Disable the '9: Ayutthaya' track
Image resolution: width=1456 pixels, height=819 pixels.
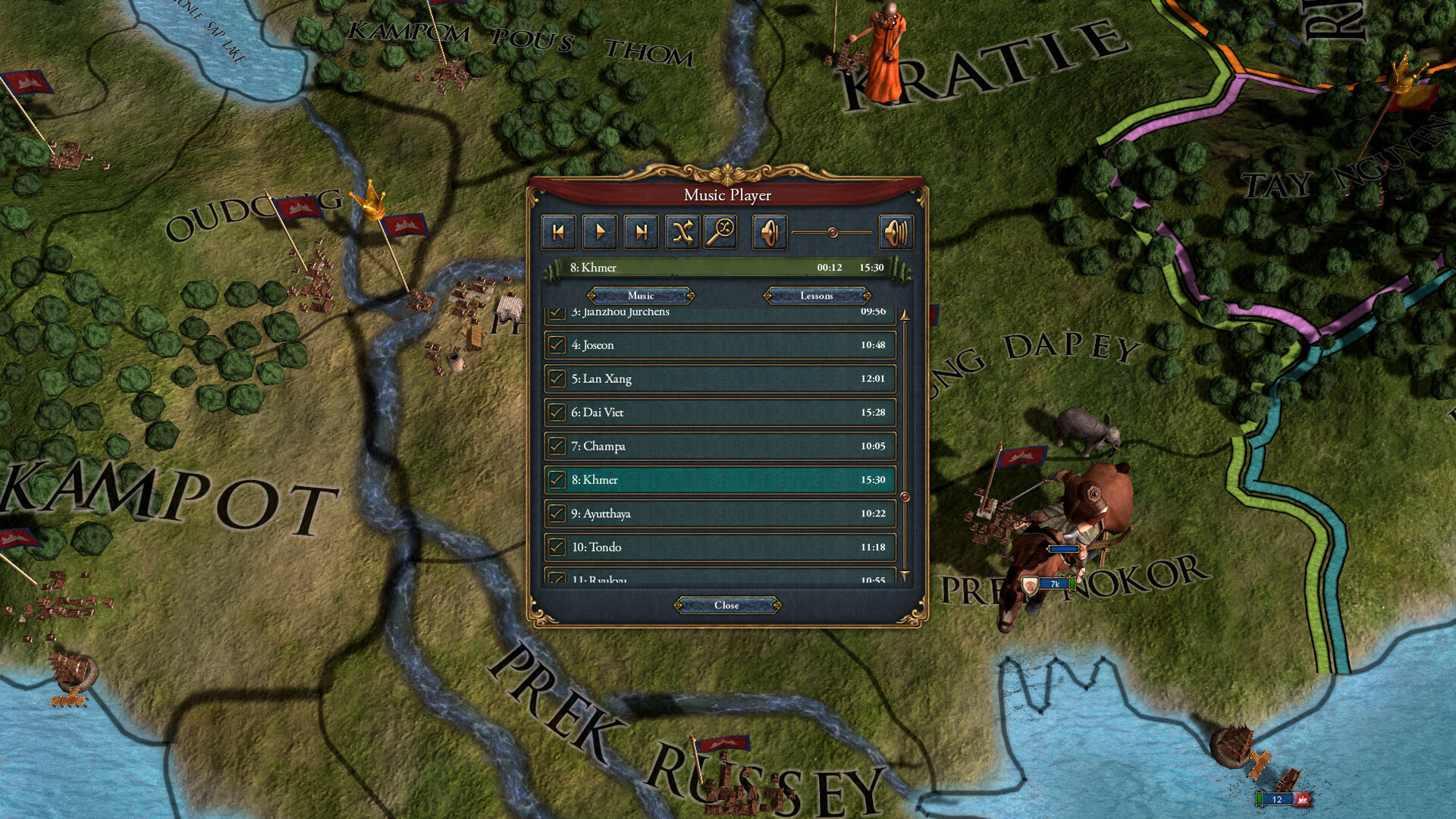pos(557,513)
